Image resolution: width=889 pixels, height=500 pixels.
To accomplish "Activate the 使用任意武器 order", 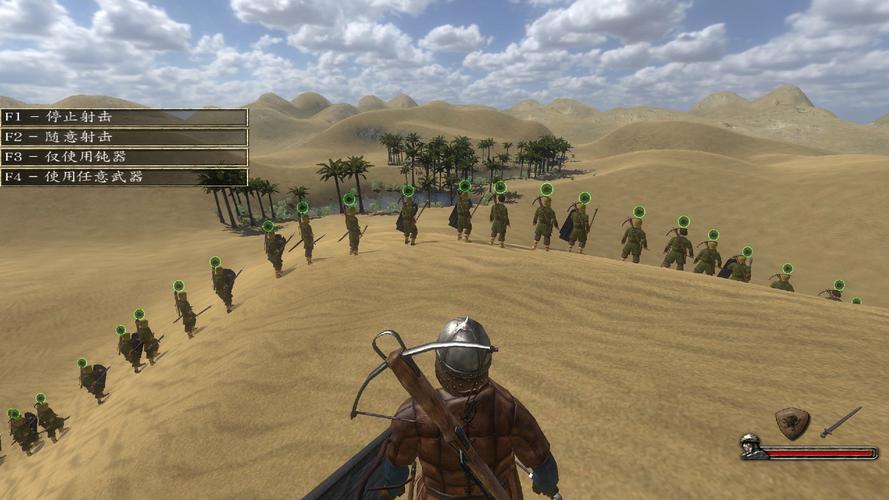I will (x=123, y=177).
